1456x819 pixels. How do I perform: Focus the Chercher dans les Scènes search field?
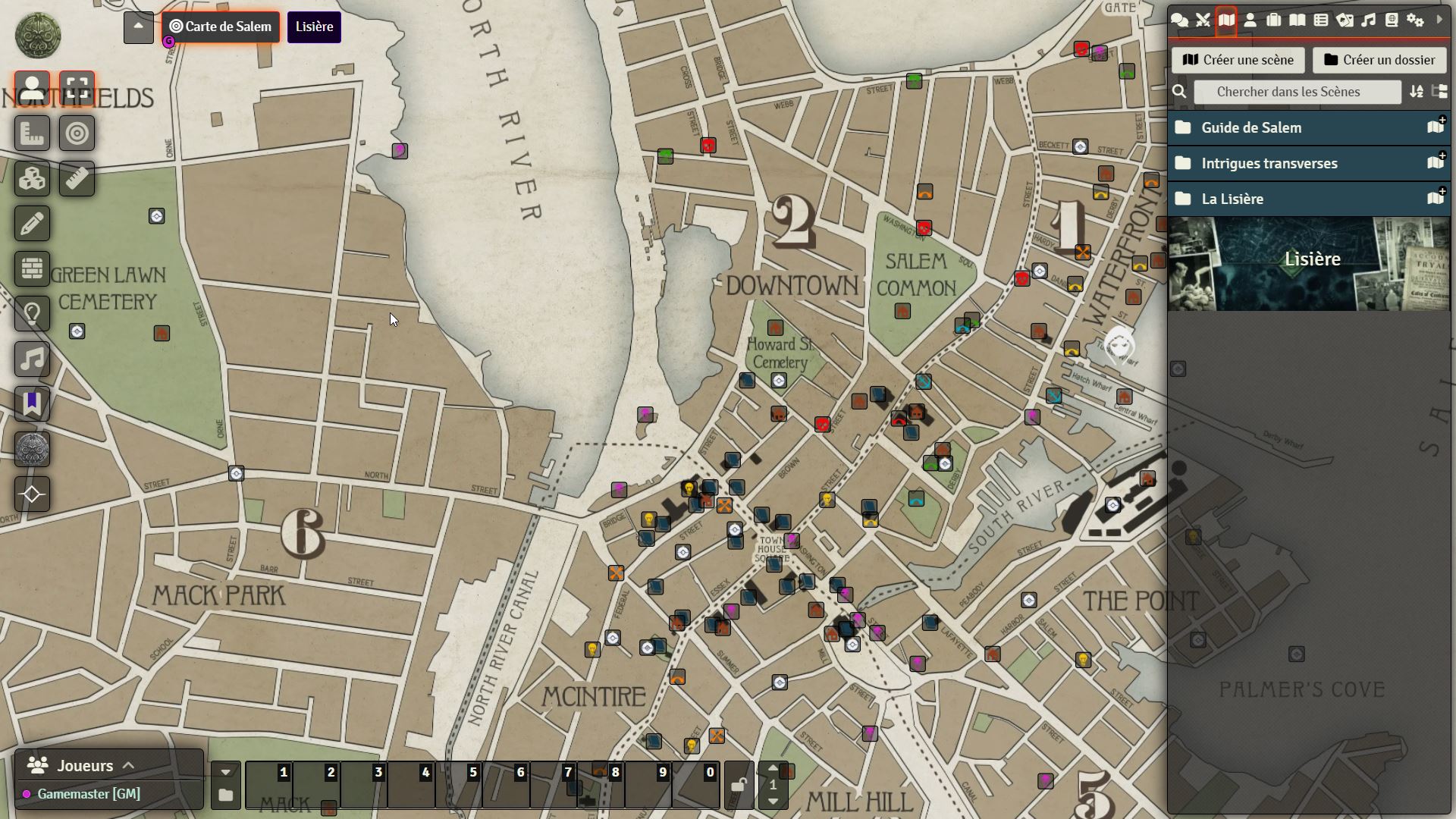pos(1297,92)
